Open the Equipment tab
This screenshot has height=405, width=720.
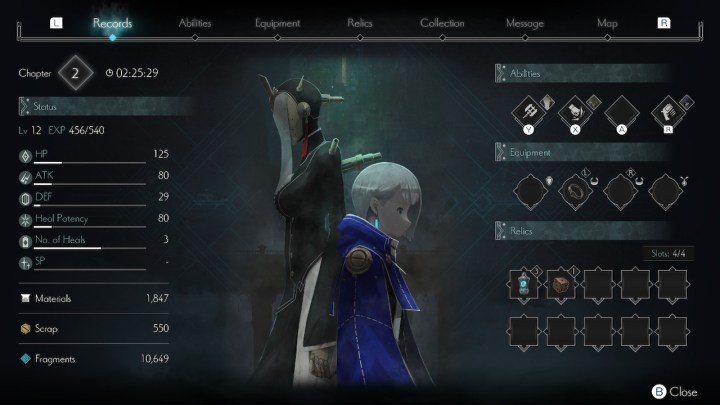point(277,22)
